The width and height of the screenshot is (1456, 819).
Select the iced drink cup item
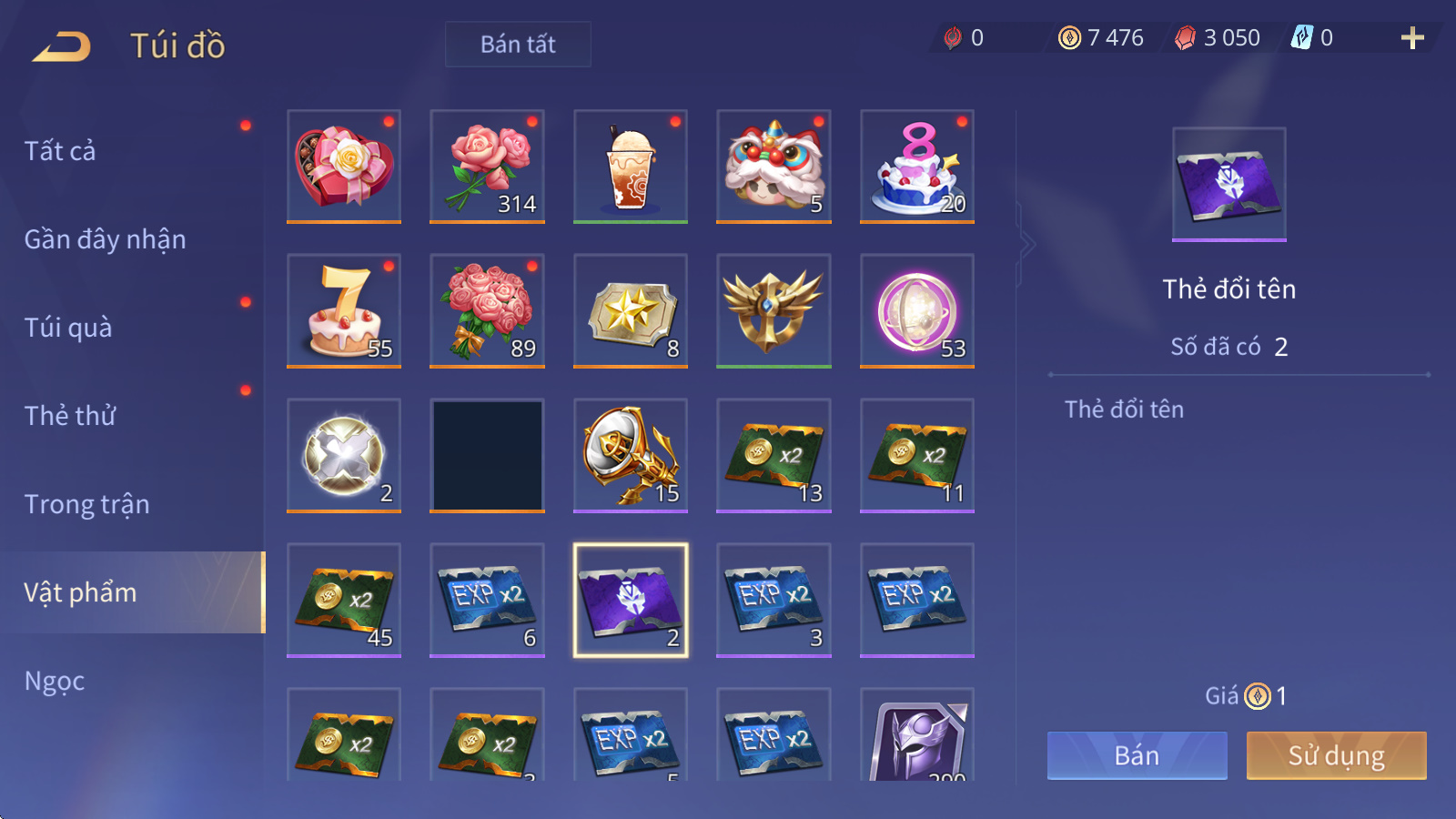631,166
